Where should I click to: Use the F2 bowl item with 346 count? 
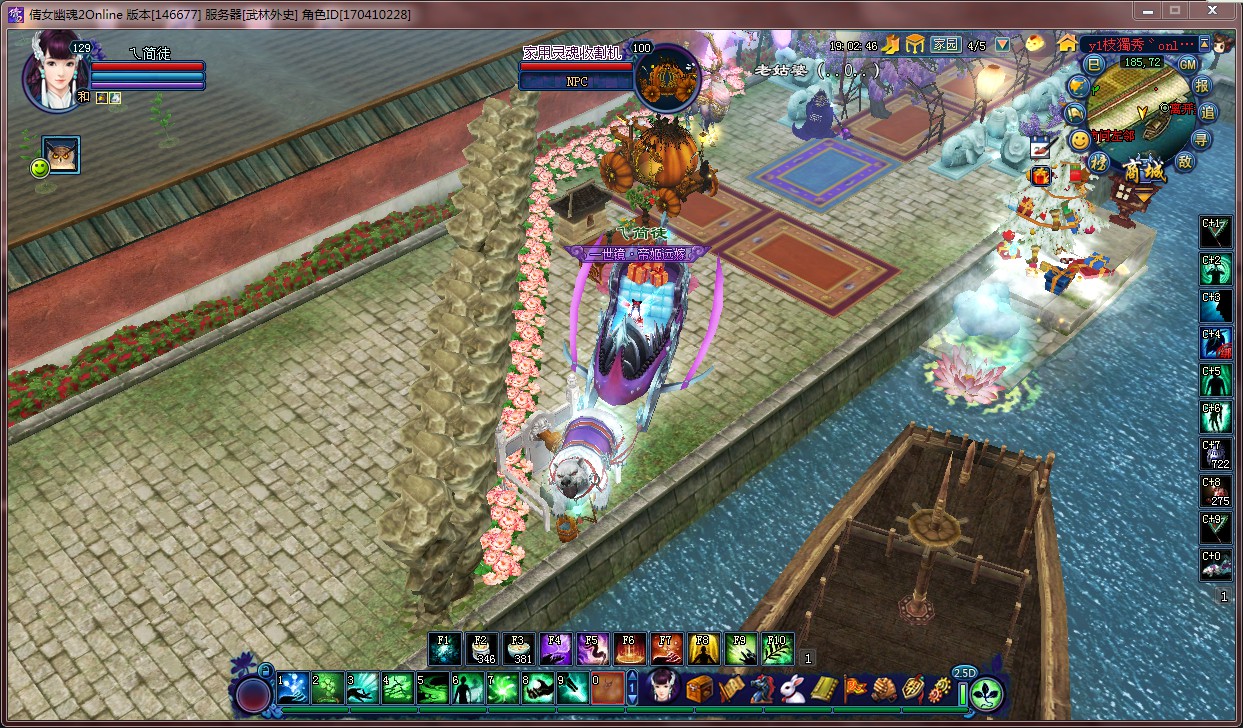click(482, 649)
